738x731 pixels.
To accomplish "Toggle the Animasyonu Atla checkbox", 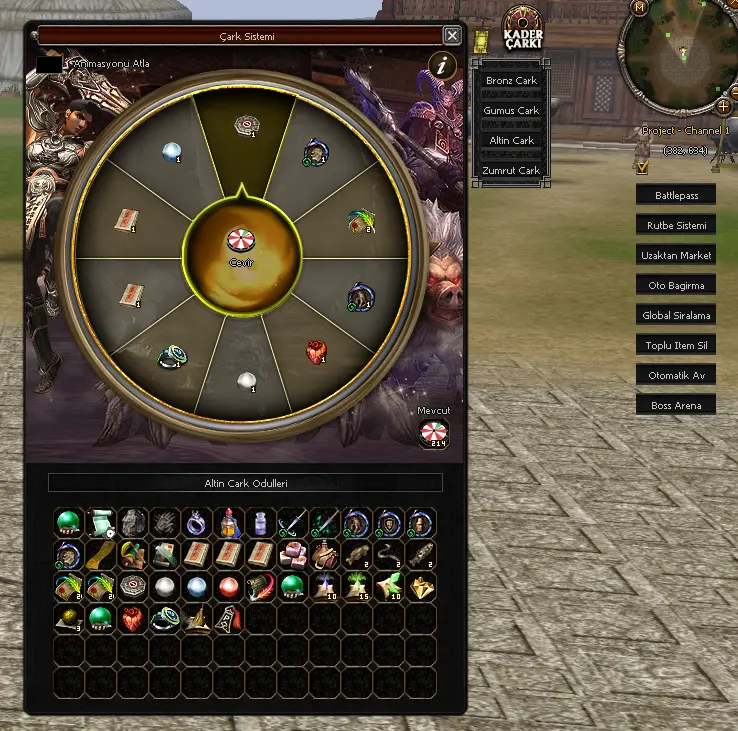I will pos(48,64).
